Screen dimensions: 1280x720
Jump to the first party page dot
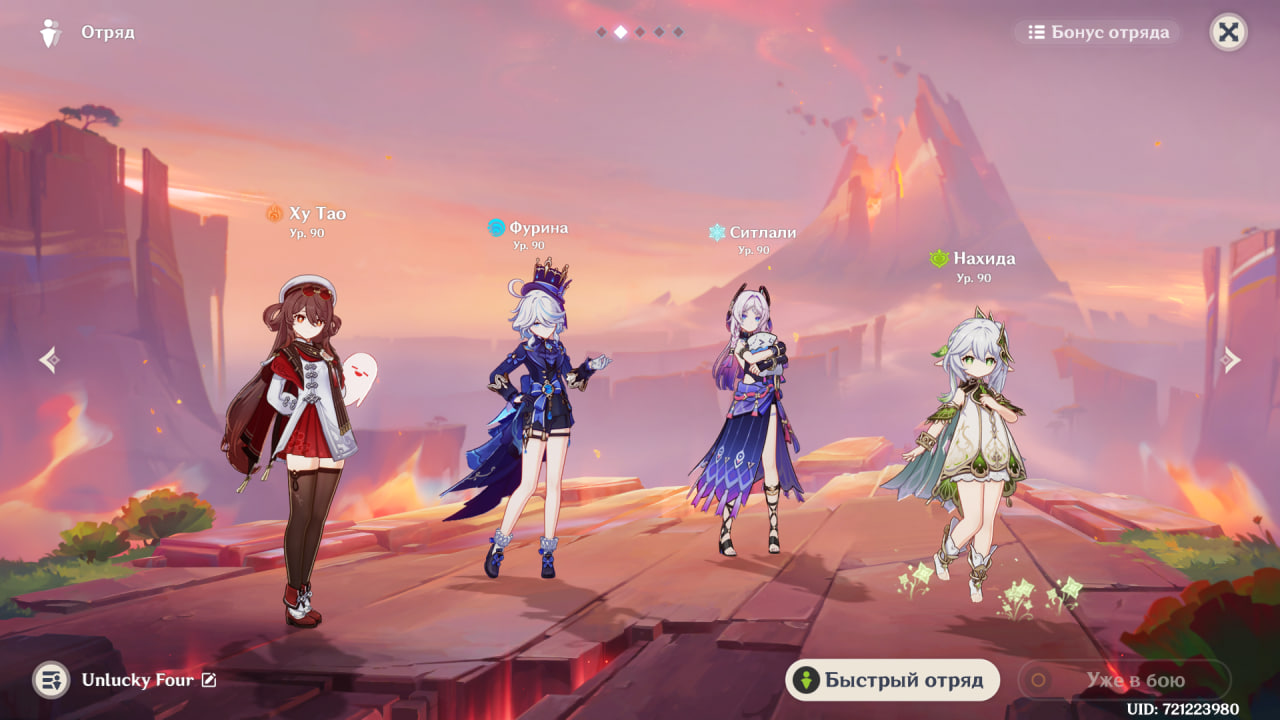pyautogui.click(x=601, y=32)
